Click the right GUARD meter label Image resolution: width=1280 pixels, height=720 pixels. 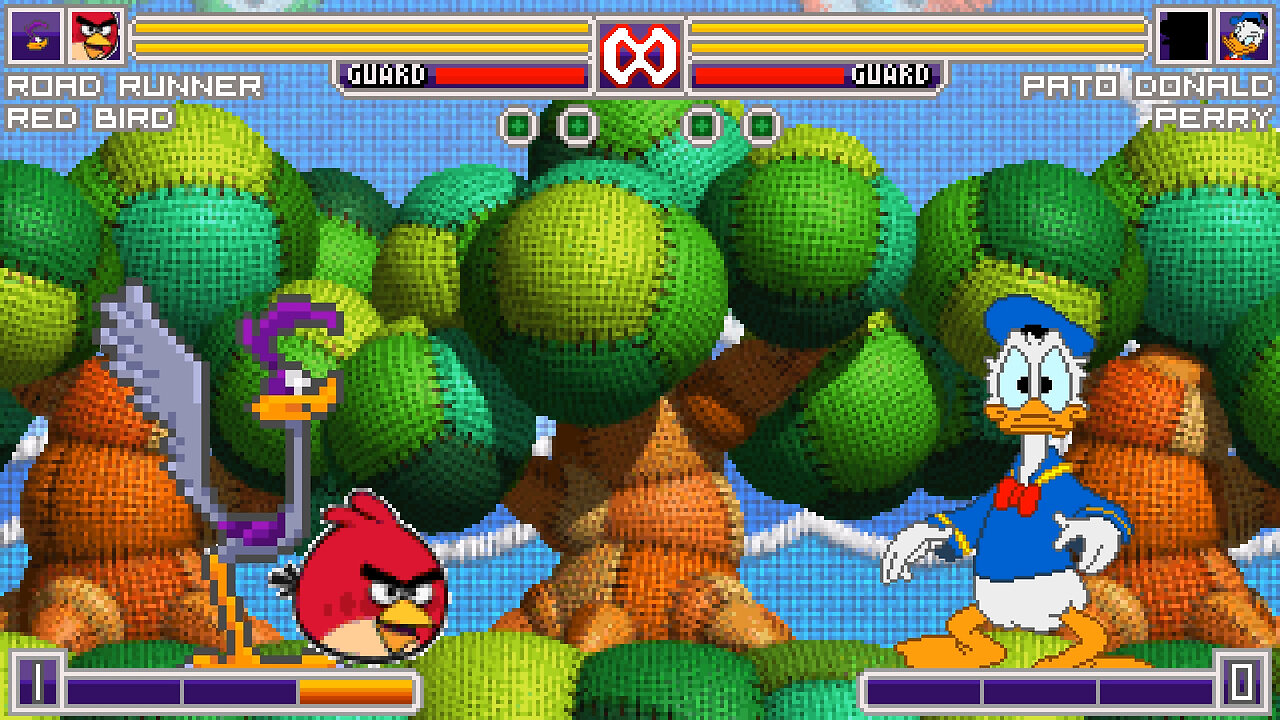pyautogui.click(x=890, y=72)
